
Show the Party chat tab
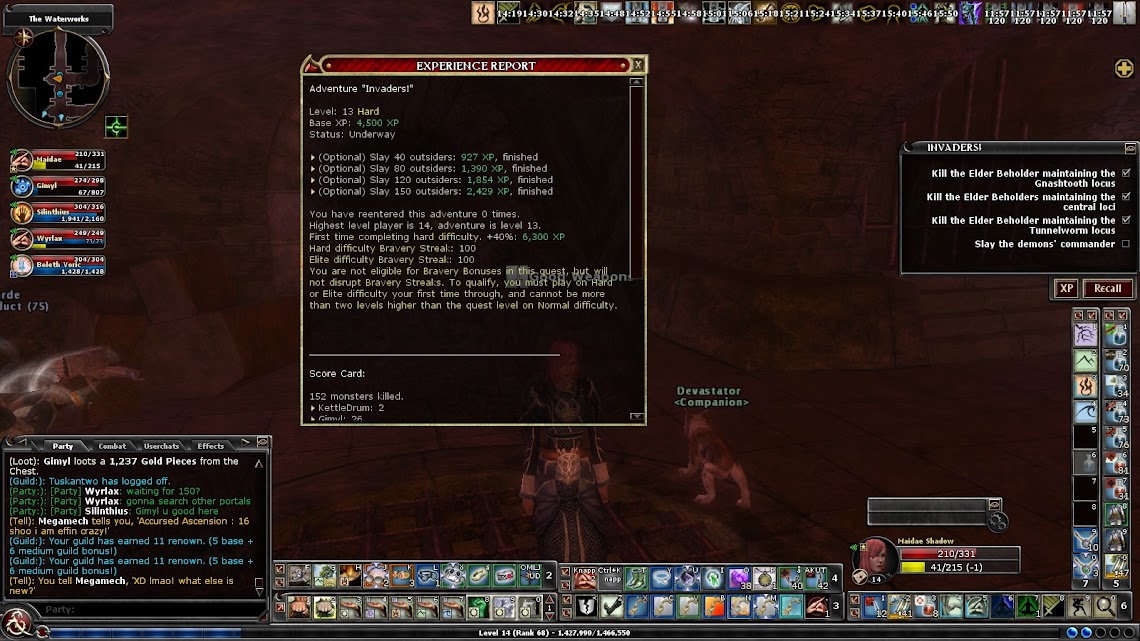coord(63,446)
